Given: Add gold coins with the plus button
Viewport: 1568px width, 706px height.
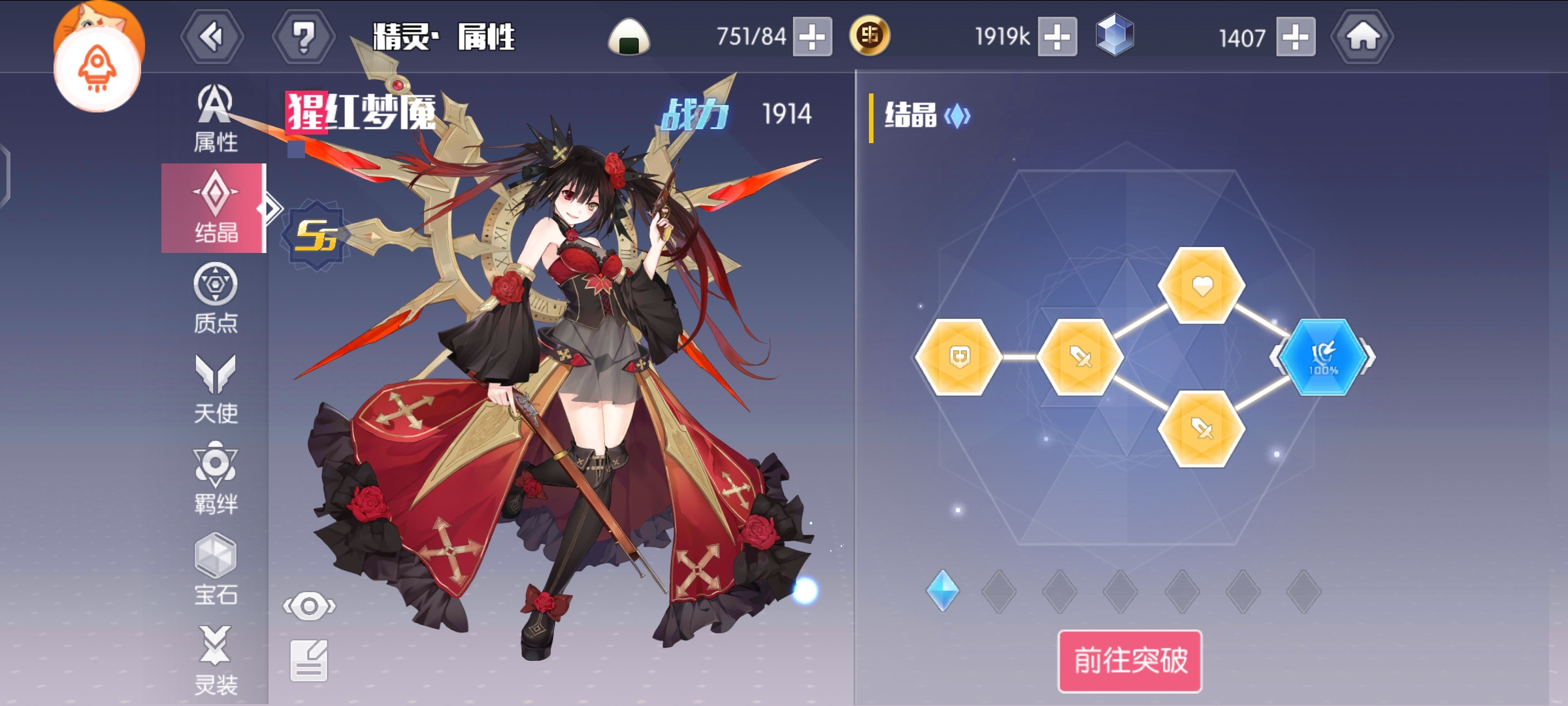Looking at the screenshot, I should point(1057,37).
